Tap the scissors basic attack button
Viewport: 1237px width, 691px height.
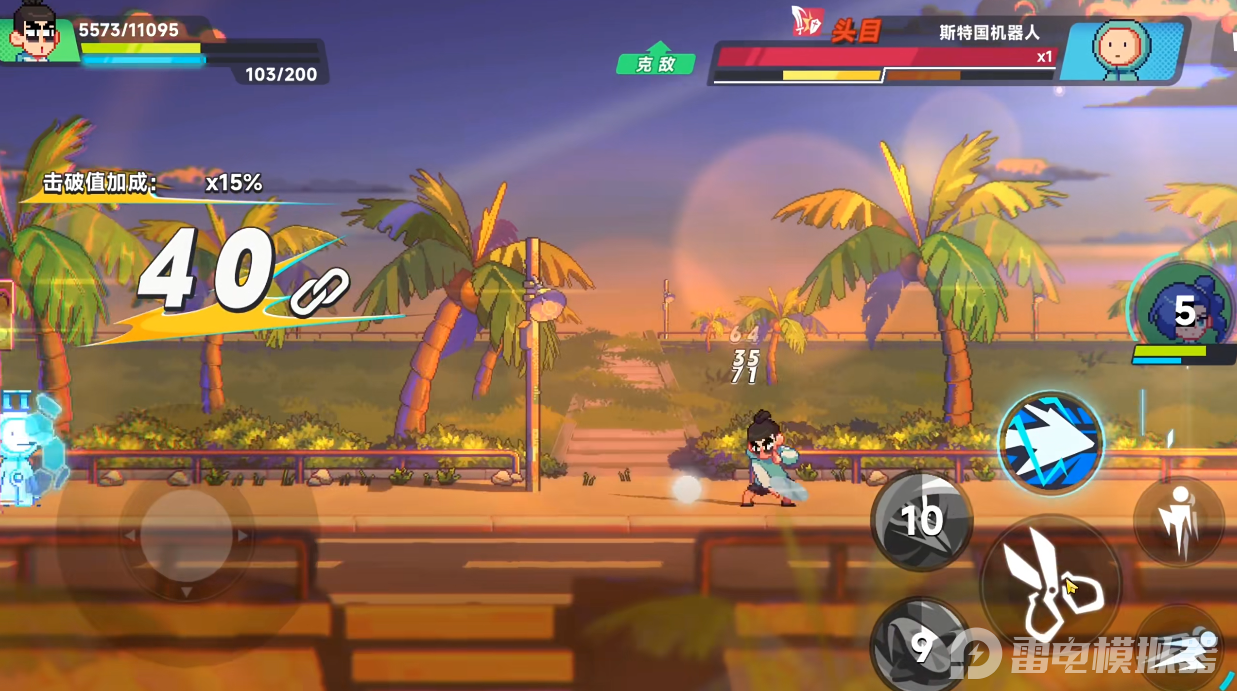(1050, 585)
